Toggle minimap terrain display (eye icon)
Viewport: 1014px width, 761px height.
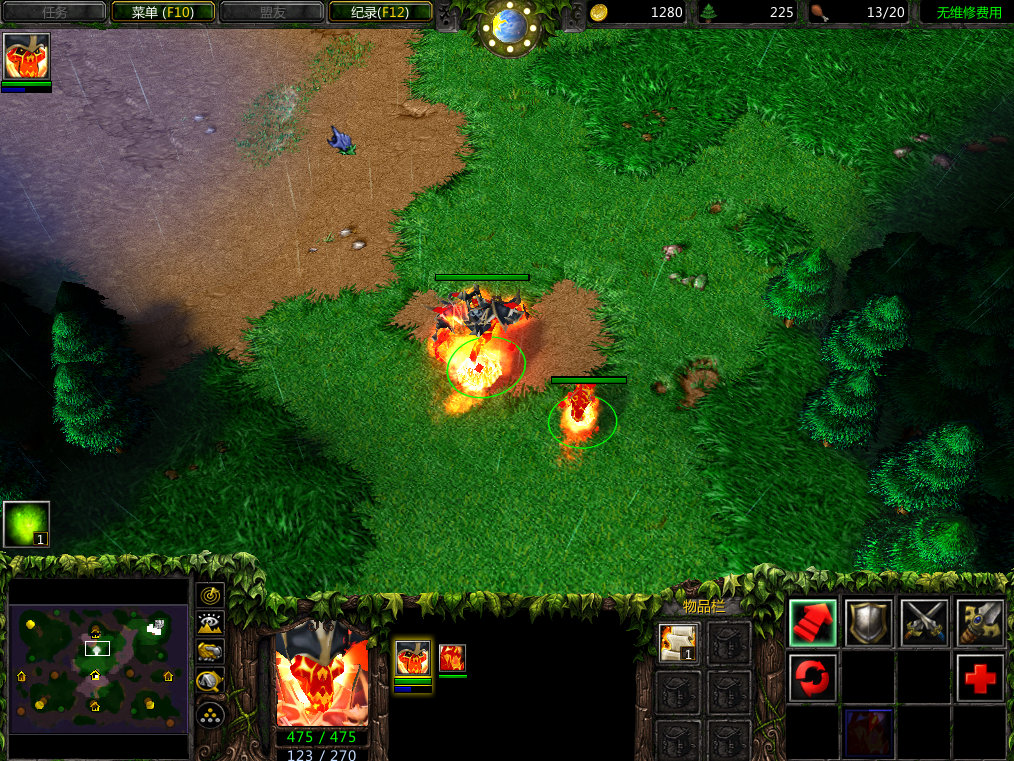click(210, 623)
